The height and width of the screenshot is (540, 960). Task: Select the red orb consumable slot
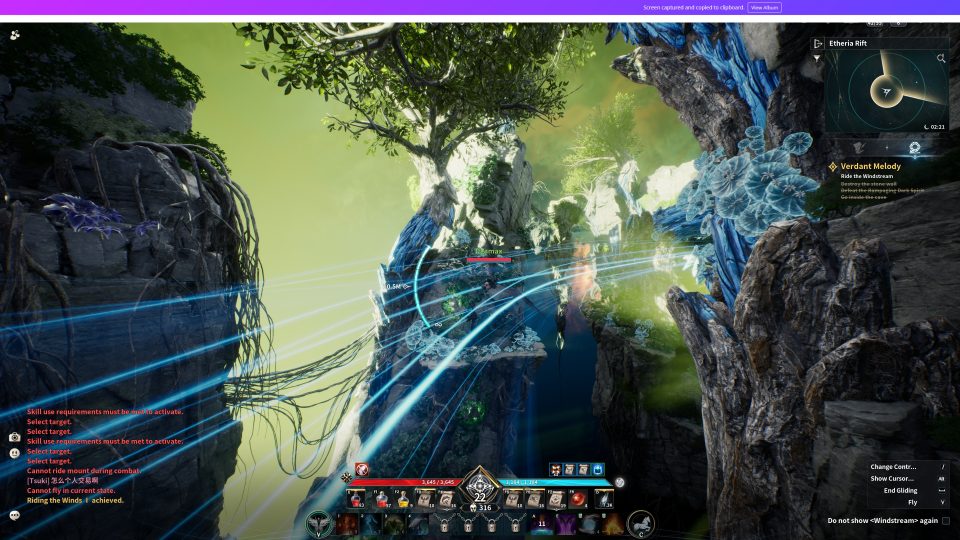[578, 500]
